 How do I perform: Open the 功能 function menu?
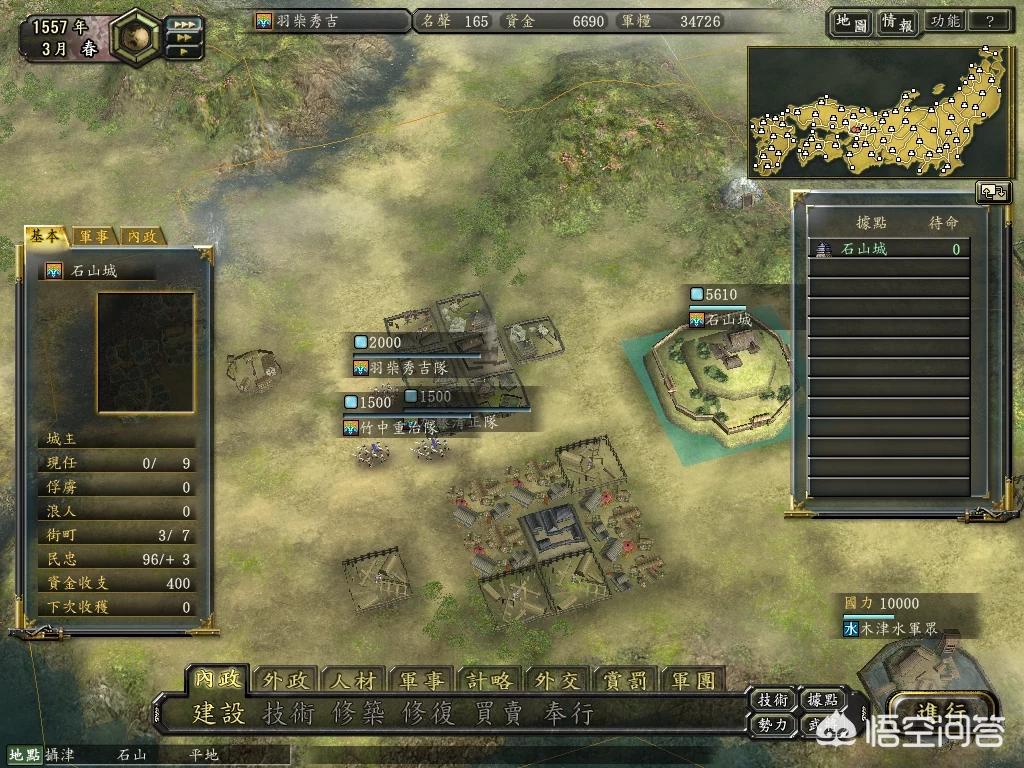[944, 21]
